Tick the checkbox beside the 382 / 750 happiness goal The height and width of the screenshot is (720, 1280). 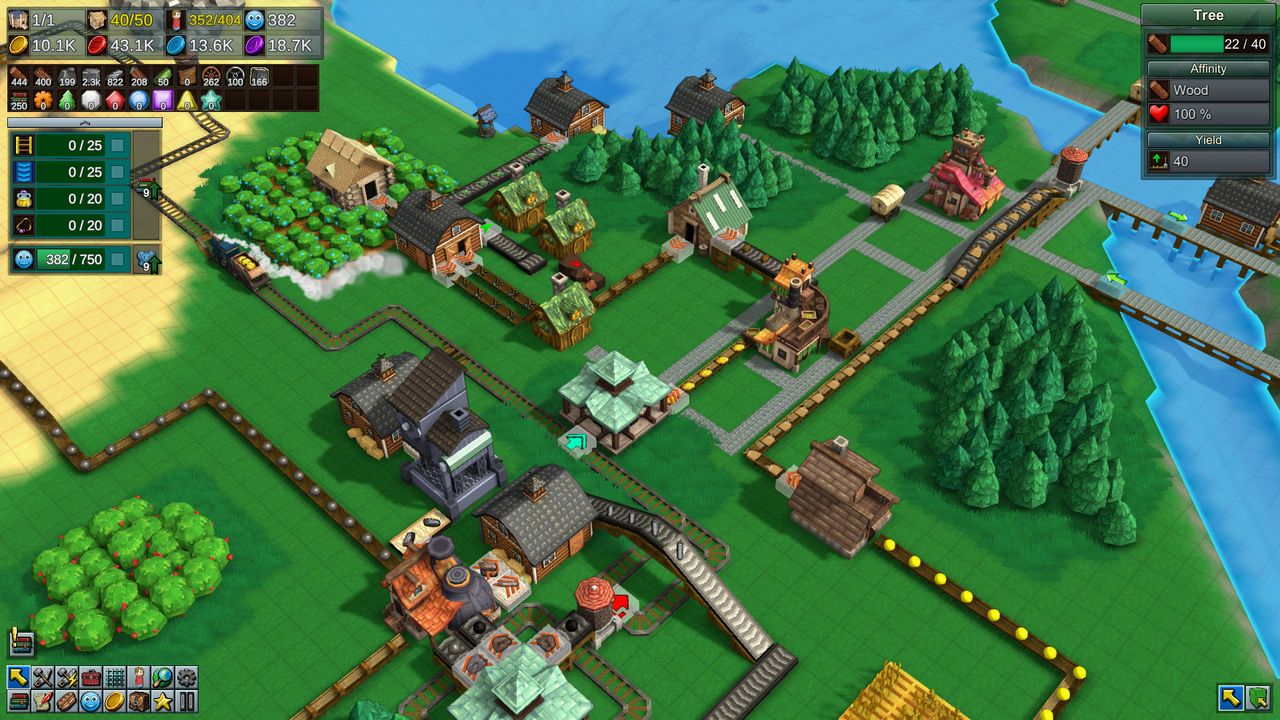118,260
